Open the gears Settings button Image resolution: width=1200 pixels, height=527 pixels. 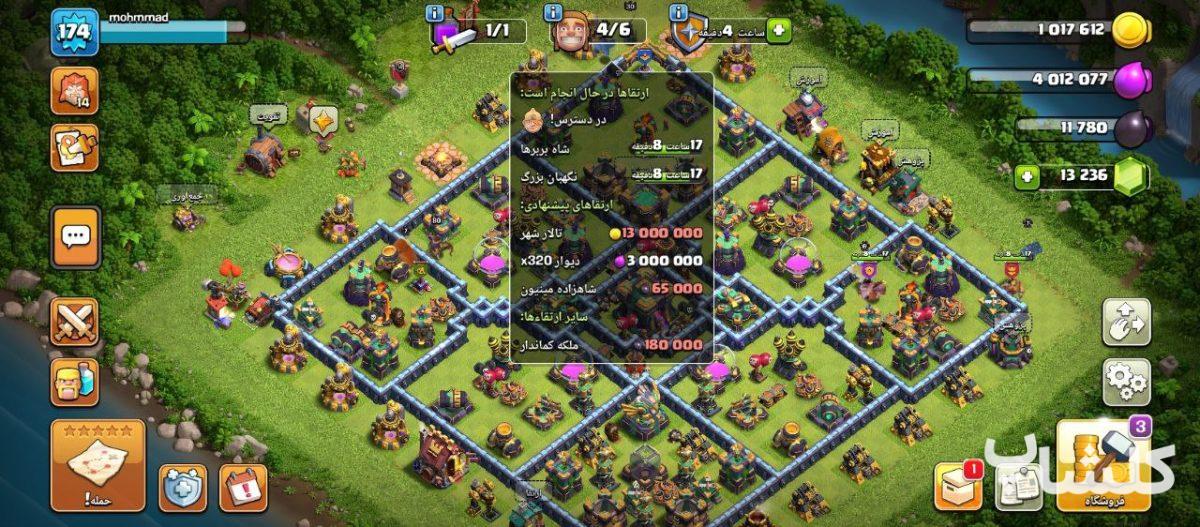[x=1125, y=382]
